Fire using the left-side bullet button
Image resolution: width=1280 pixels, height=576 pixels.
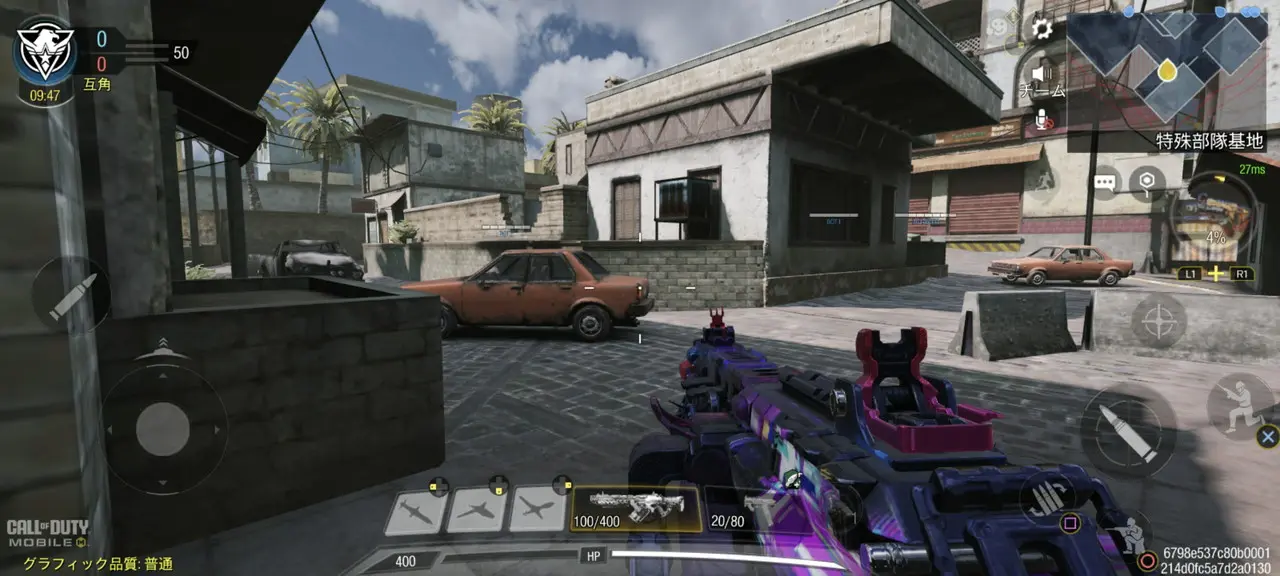[70, 296]
